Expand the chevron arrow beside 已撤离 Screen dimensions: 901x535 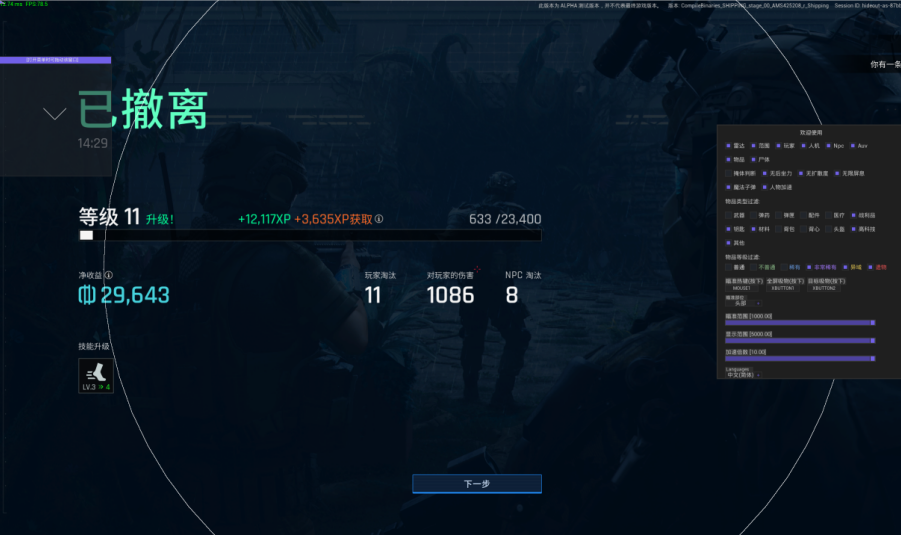[x=55, y=113]
